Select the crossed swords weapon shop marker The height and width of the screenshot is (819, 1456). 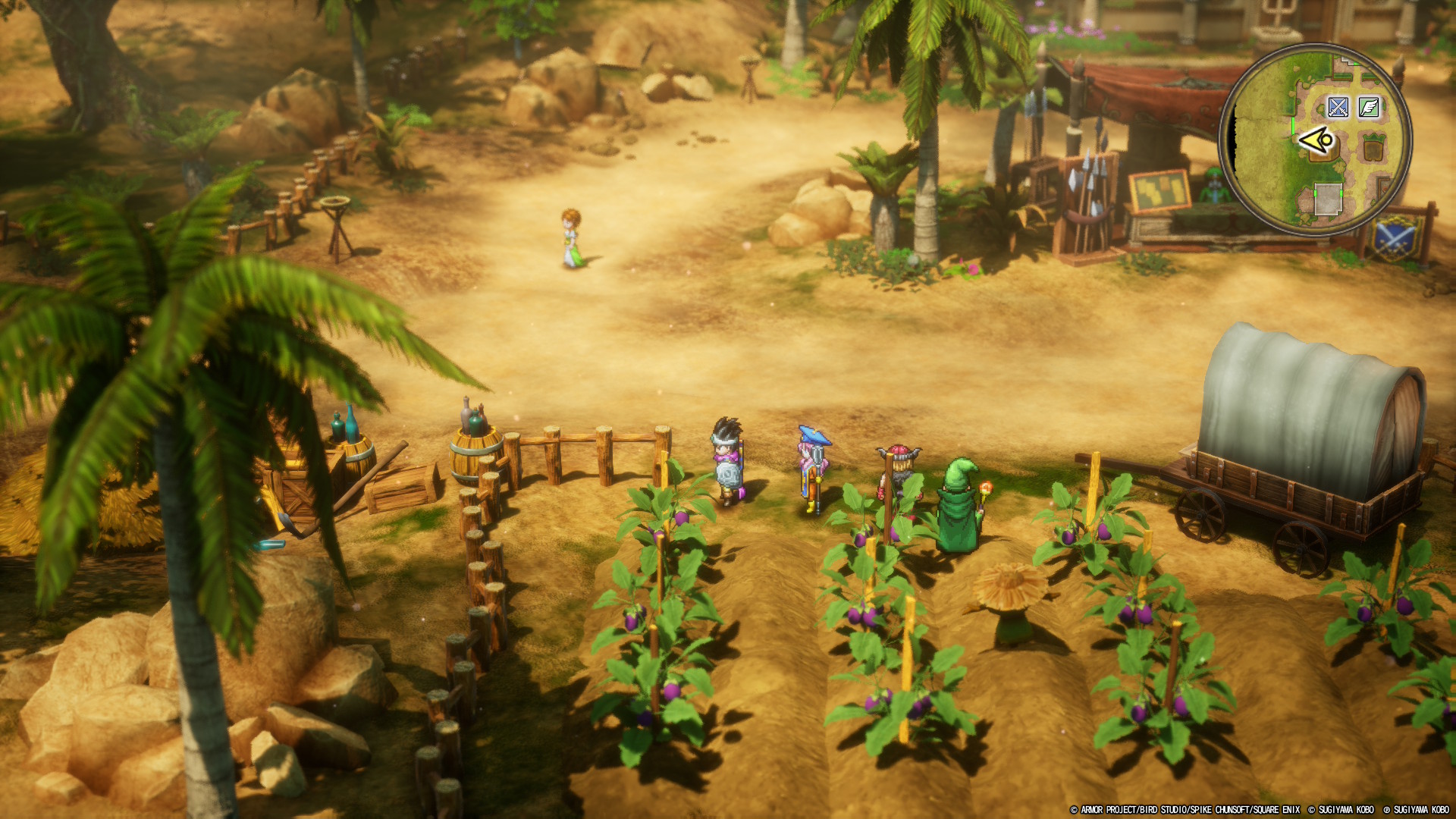(1338, 107)
